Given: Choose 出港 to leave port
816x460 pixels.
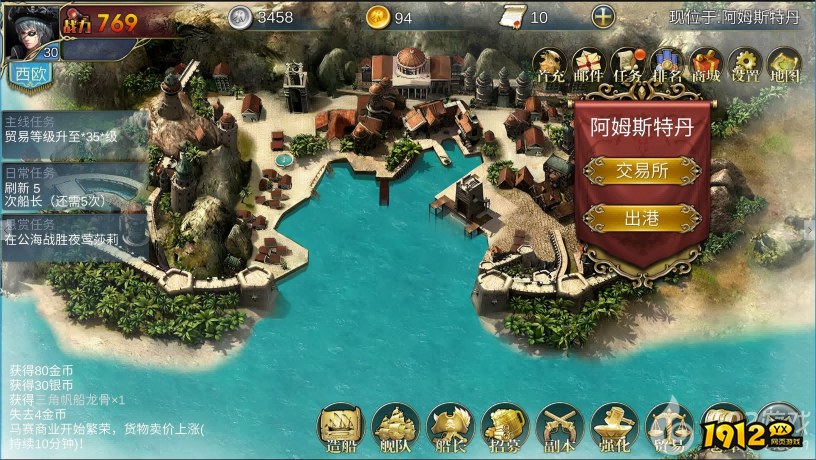Looking at the screenshot, I should click(642, 218).
